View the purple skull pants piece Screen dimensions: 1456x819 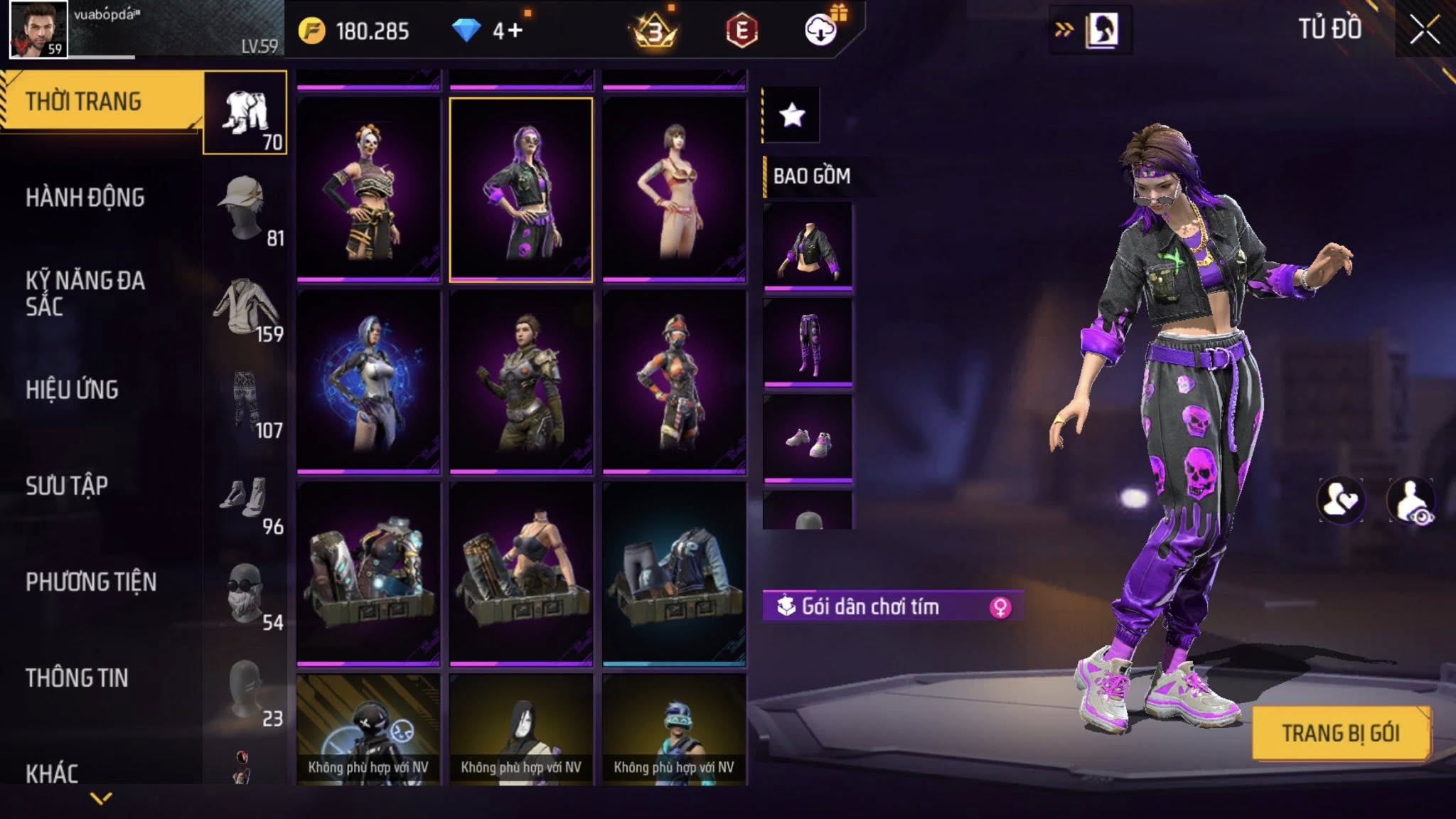point(808,343)
